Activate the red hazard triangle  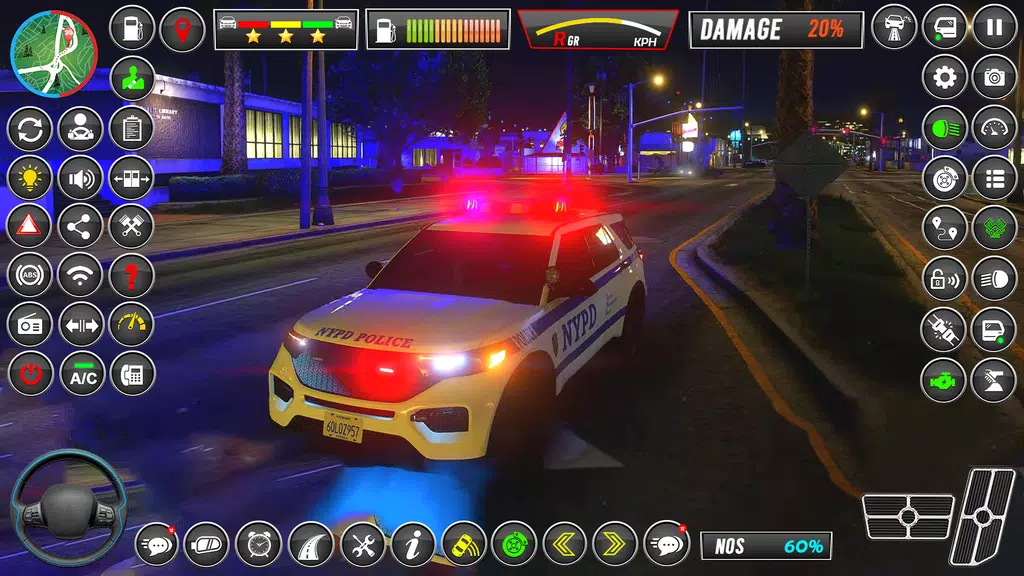29,226
